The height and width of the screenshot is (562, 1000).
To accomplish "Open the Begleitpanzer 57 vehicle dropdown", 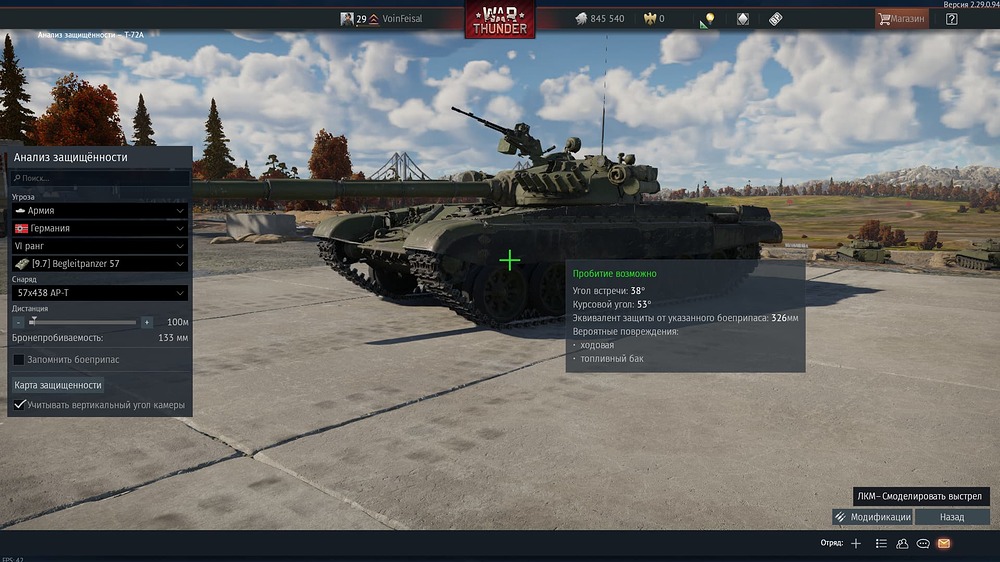I will (99, 264).
